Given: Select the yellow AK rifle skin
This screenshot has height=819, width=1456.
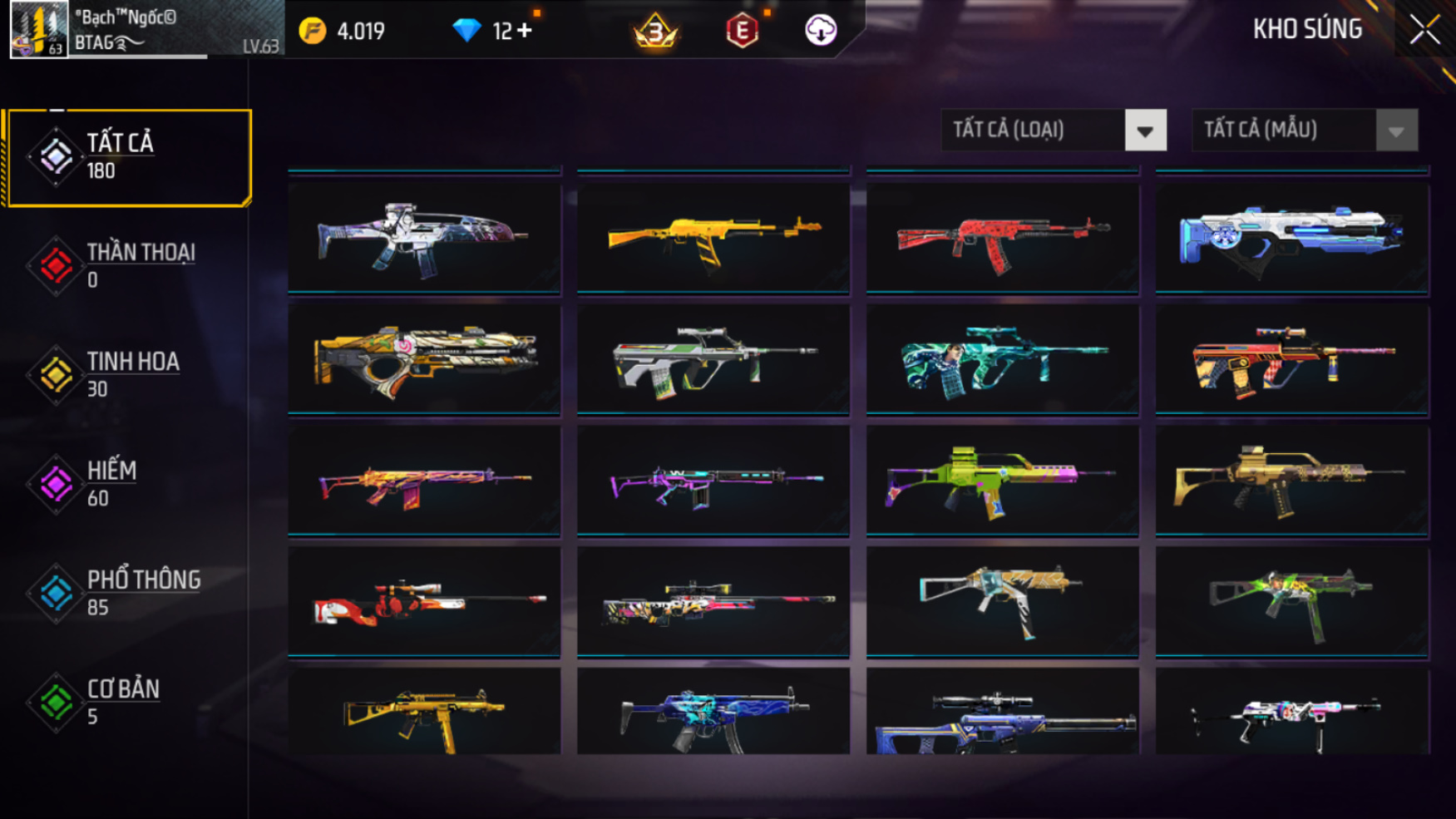Looking at the screenshot, I should coord(713,238).
